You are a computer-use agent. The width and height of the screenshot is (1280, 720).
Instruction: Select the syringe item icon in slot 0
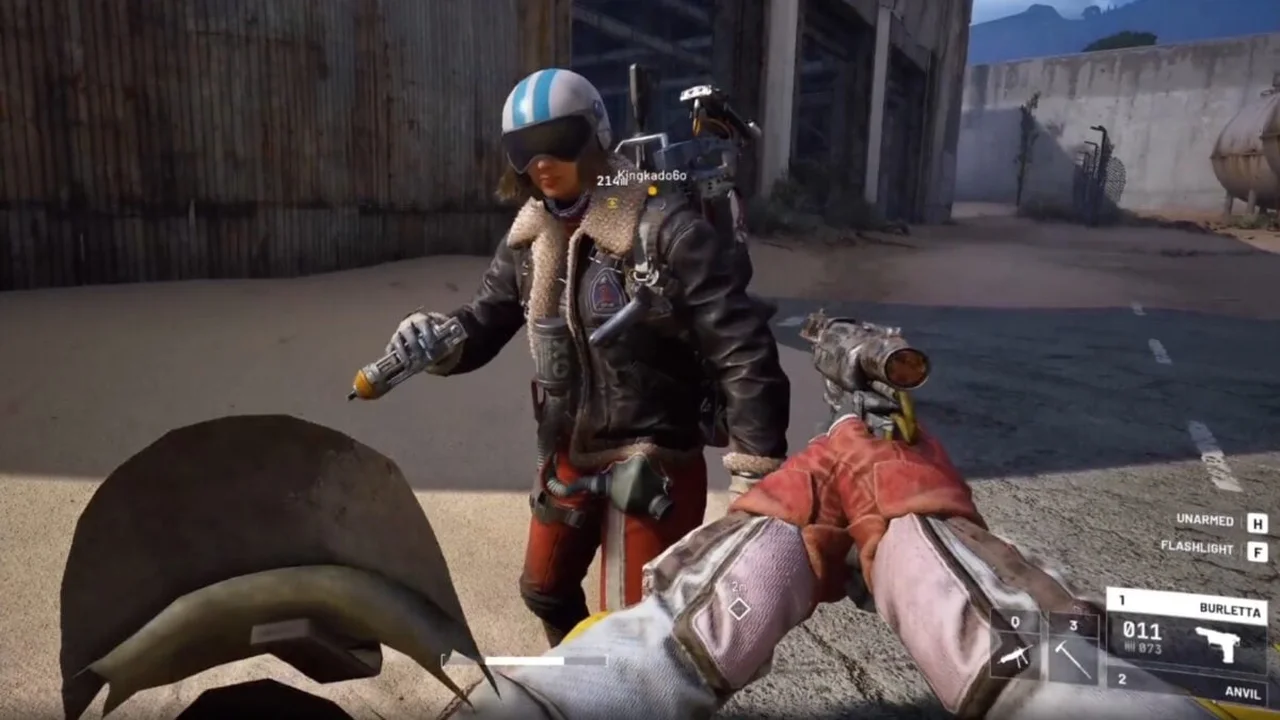pyautogui.click(x=1015, y=655)
